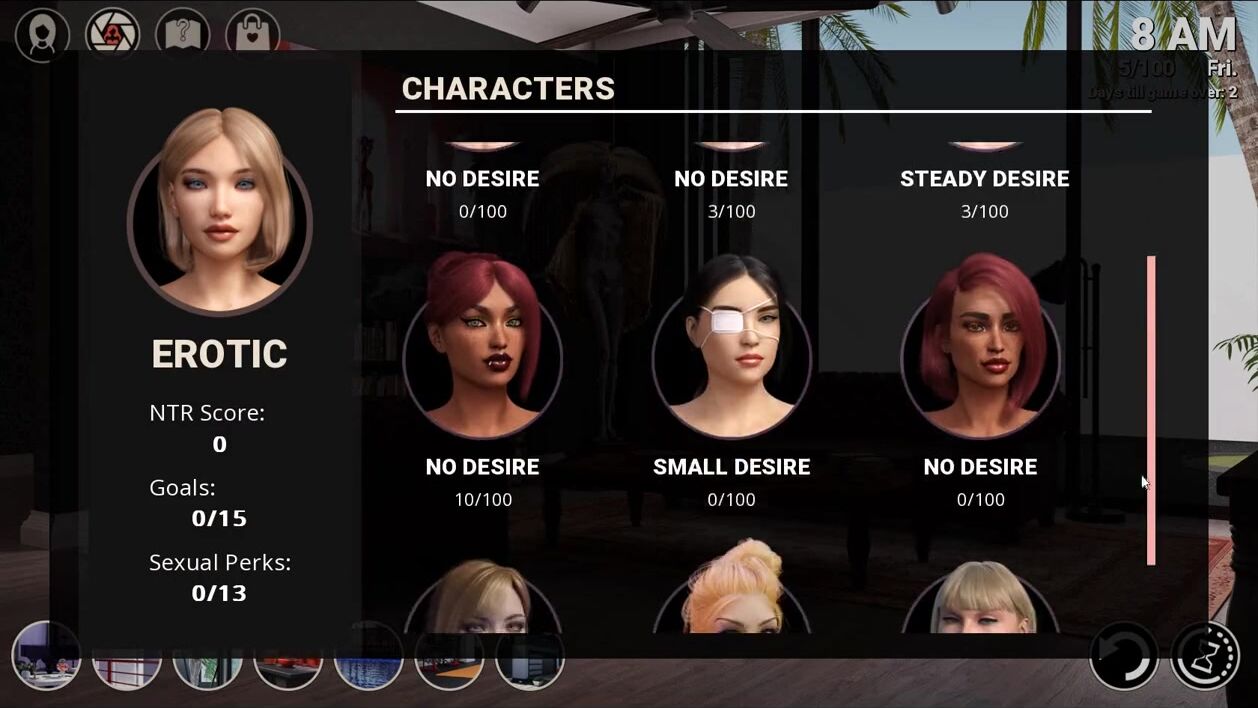The height and width of the screenshot is (708, 1258).
Task: Click the pink characters list scrollbar
Action: (1151, 410)
